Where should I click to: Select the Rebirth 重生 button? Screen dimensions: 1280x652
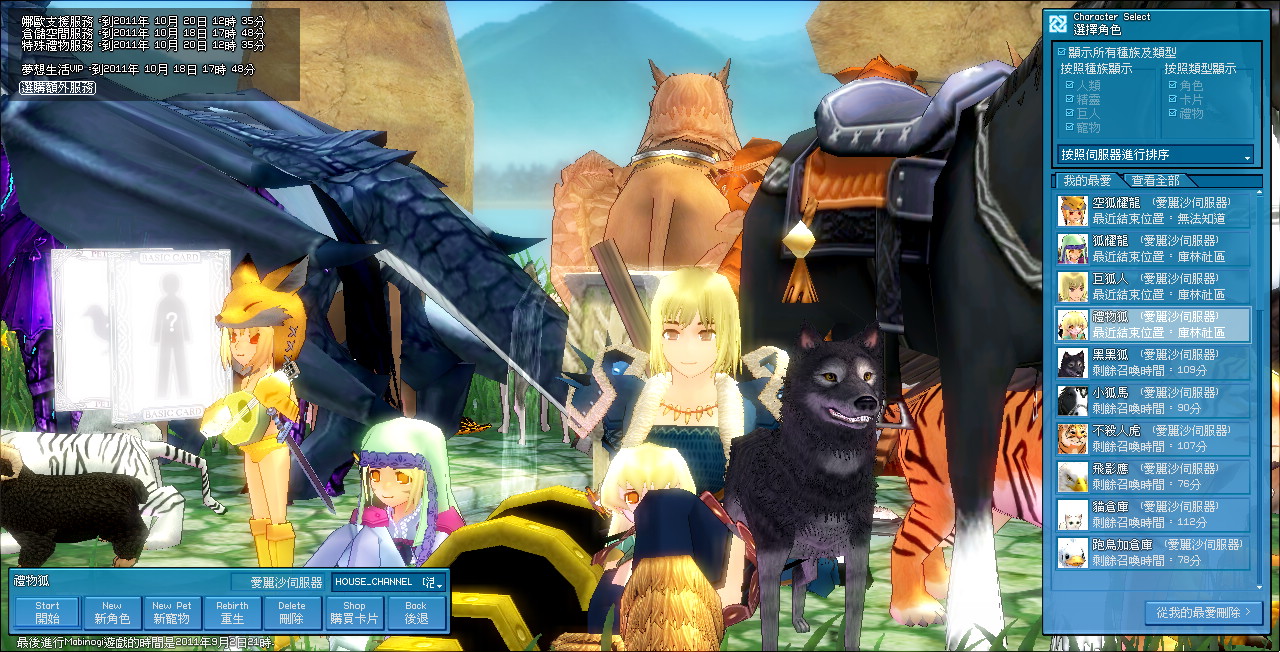click(232, 613)
